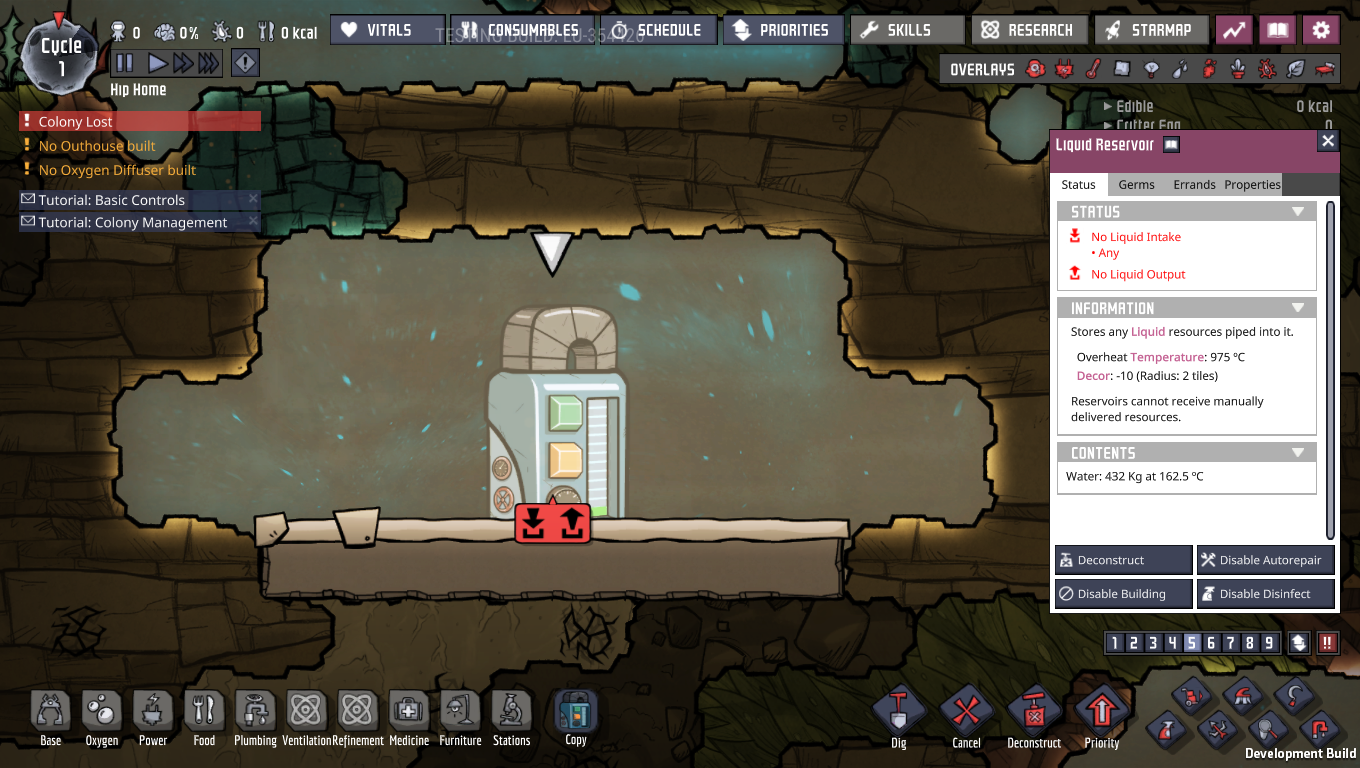Screen dimensions: 1360x768
Task: Toggle Disable Autorepair on the reservoir
Action: (1265, 559)
